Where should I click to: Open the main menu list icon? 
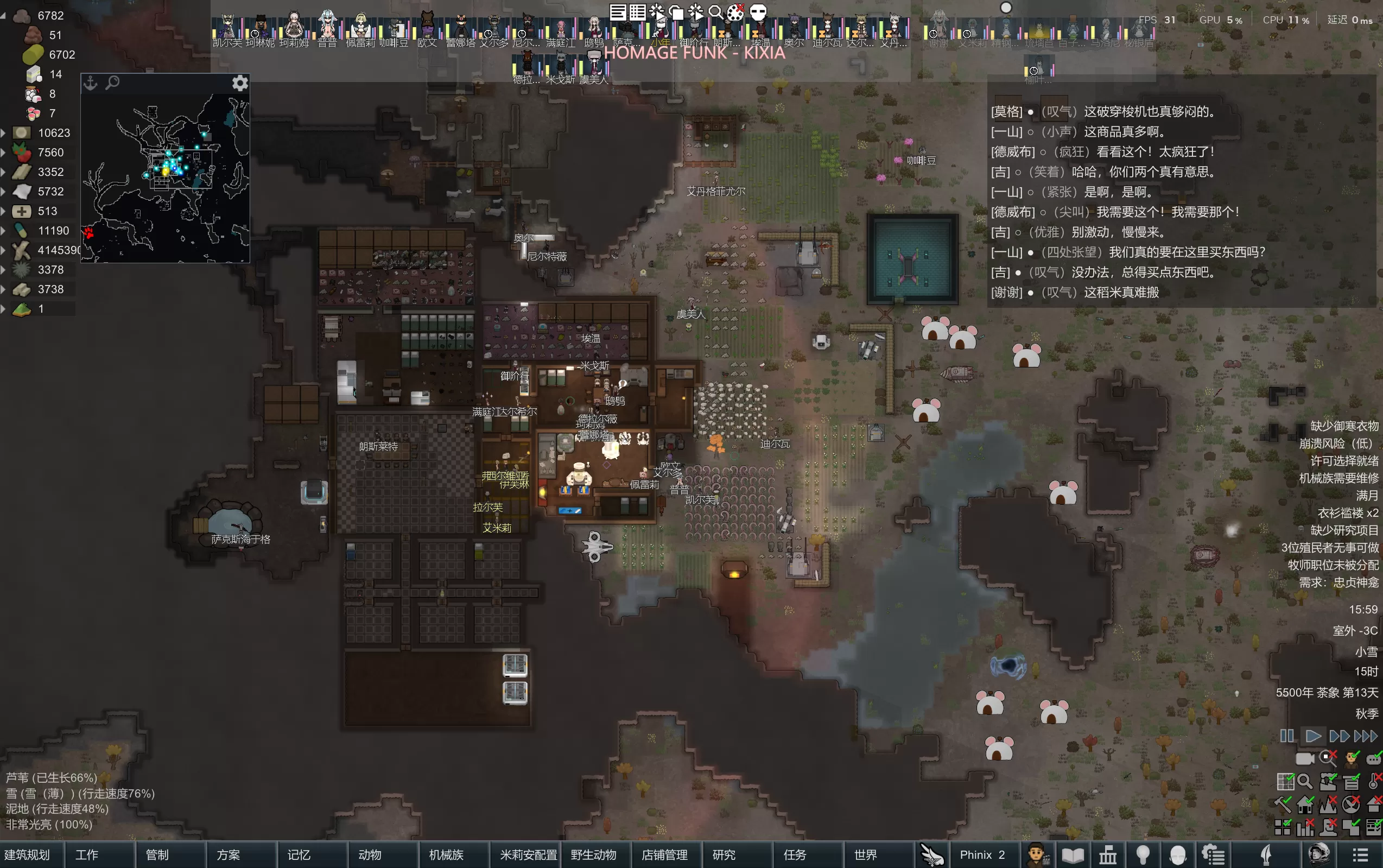1361,855
